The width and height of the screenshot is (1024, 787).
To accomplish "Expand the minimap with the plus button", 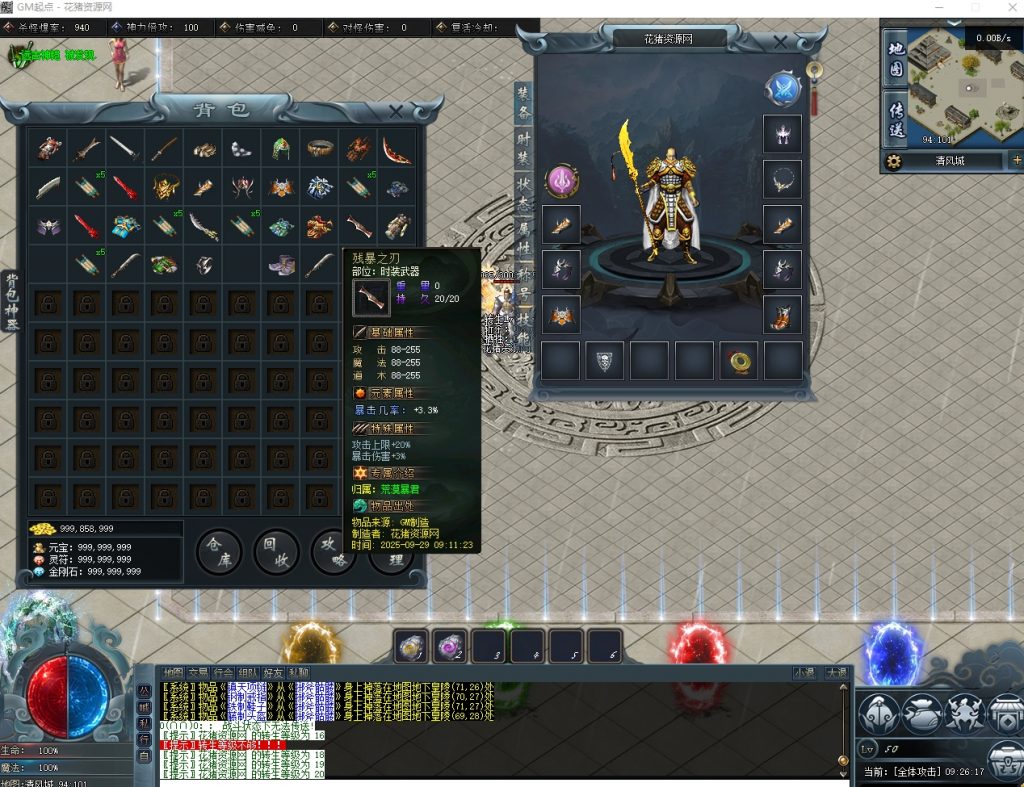I will [1017, 160].
